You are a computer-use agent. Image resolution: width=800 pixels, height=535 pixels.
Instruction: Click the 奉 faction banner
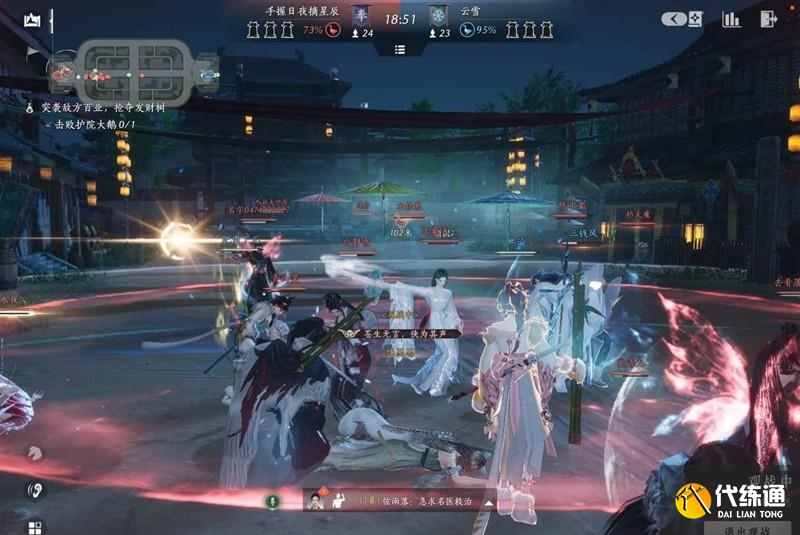point(361,18)
